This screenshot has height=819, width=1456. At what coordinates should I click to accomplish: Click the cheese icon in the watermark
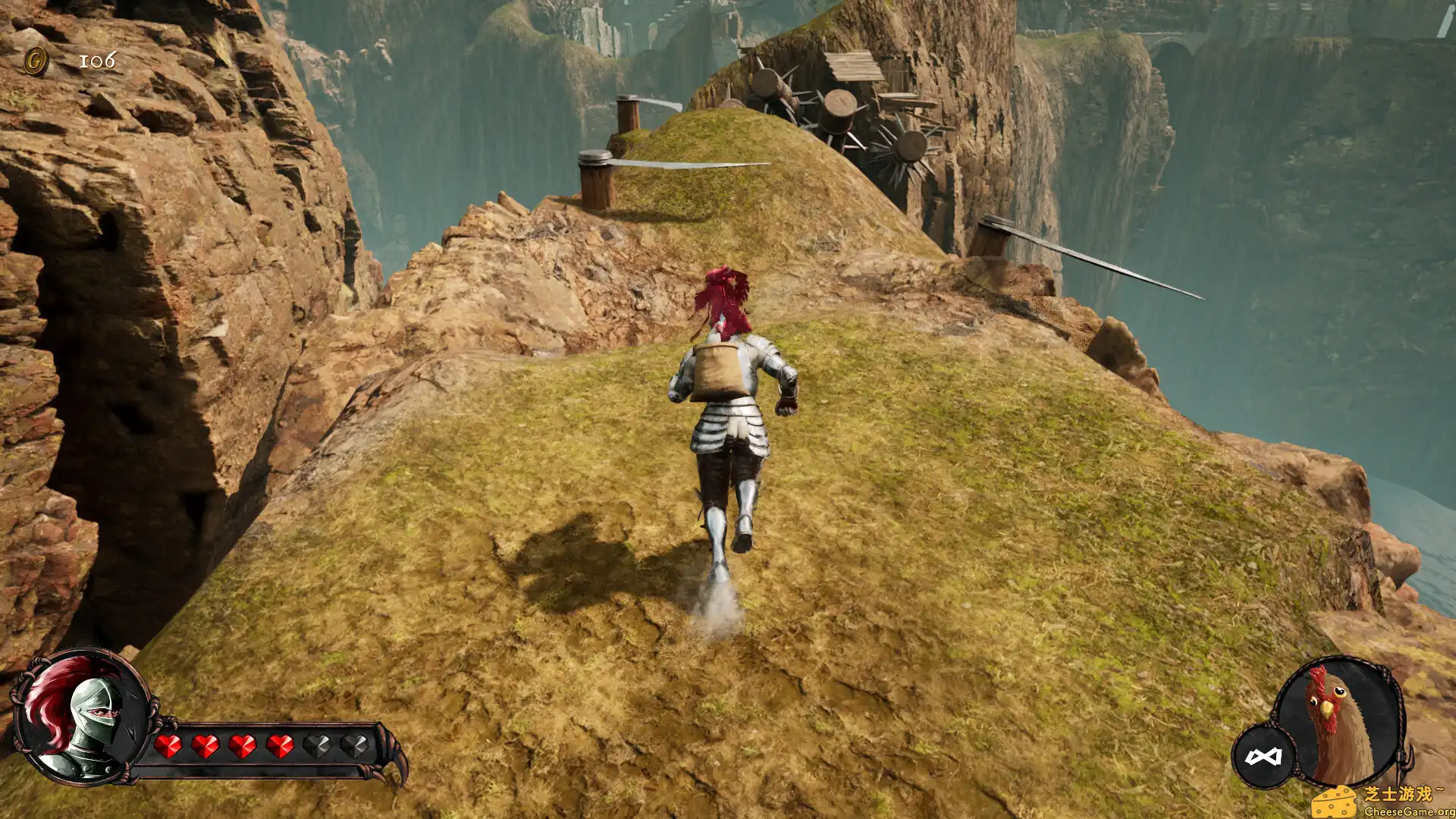(x=1335, y=802)
